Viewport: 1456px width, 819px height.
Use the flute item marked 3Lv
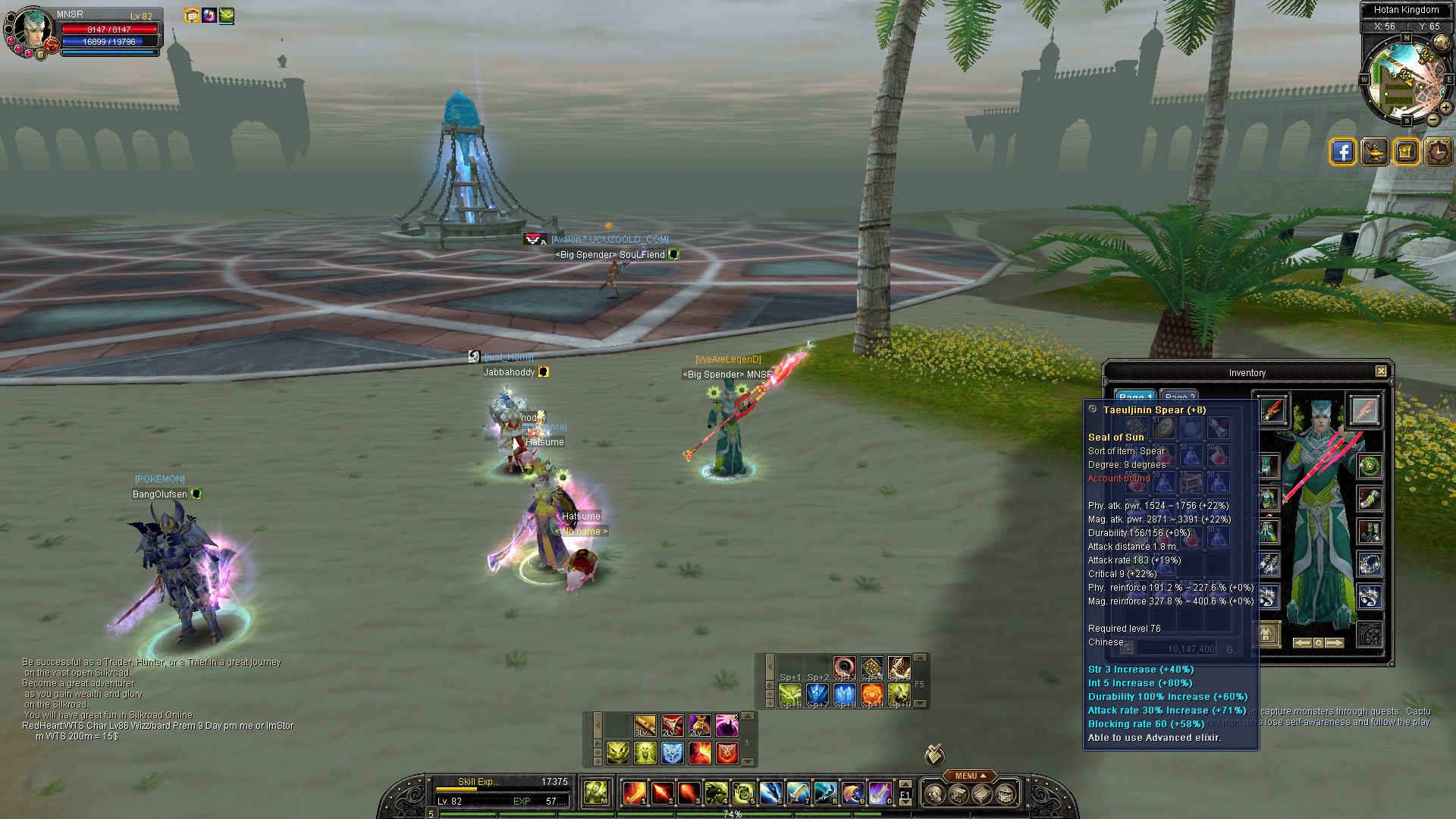(x=645, y=726)
